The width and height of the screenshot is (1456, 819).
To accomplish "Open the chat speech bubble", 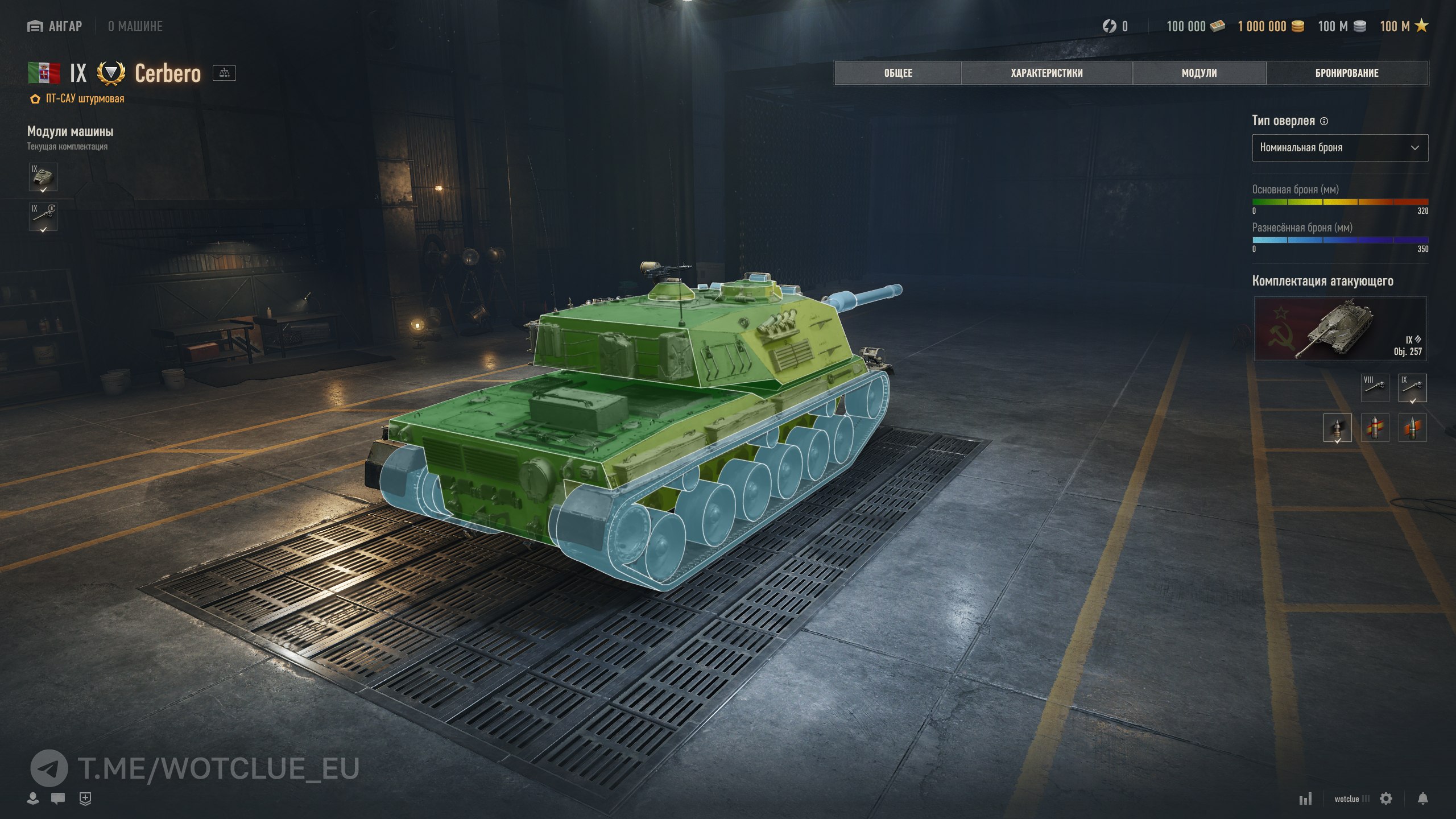I will coord(57,799).
